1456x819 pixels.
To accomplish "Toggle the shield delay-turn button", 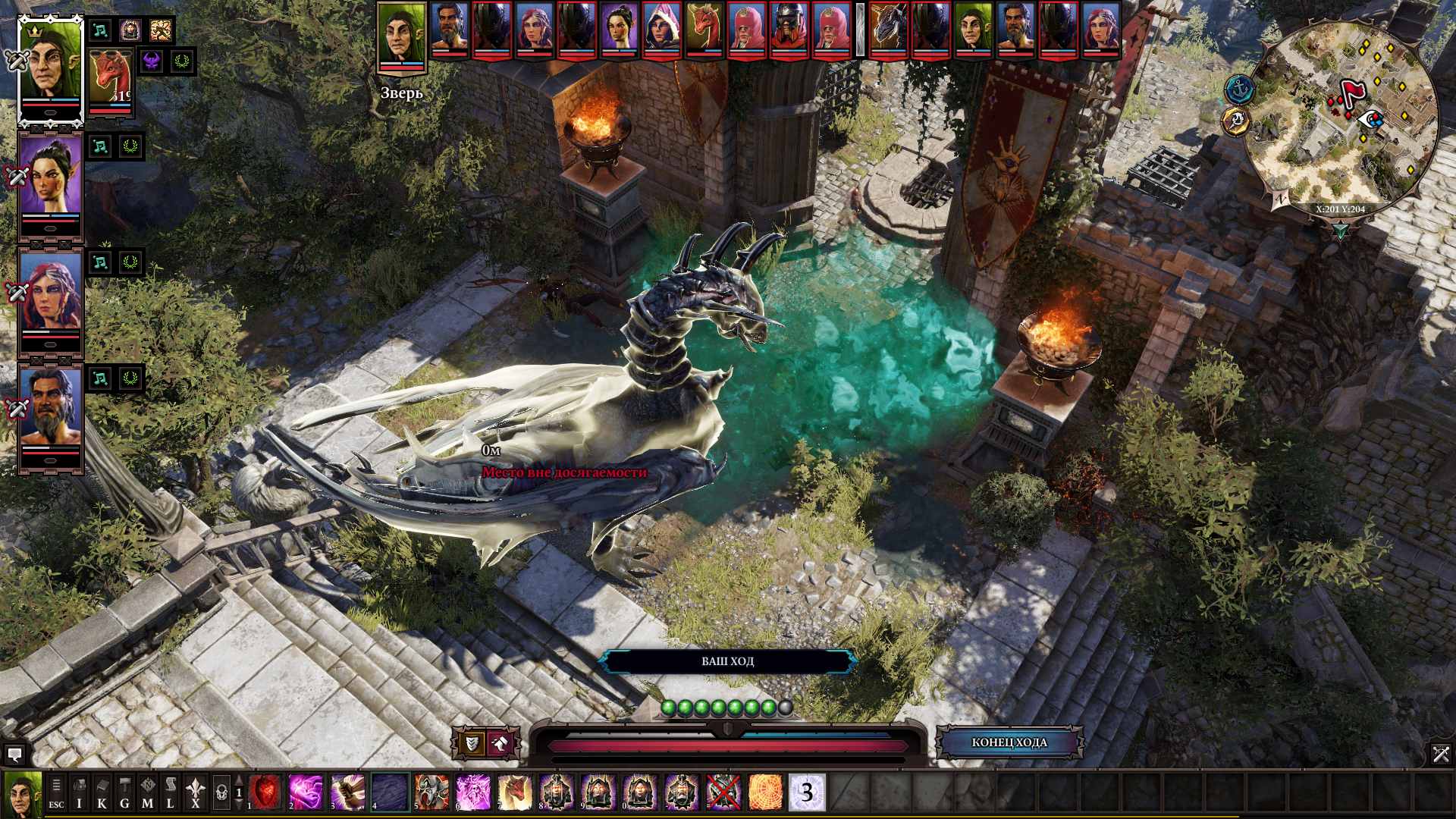I will pyautogui.click(x=471, y=743).
